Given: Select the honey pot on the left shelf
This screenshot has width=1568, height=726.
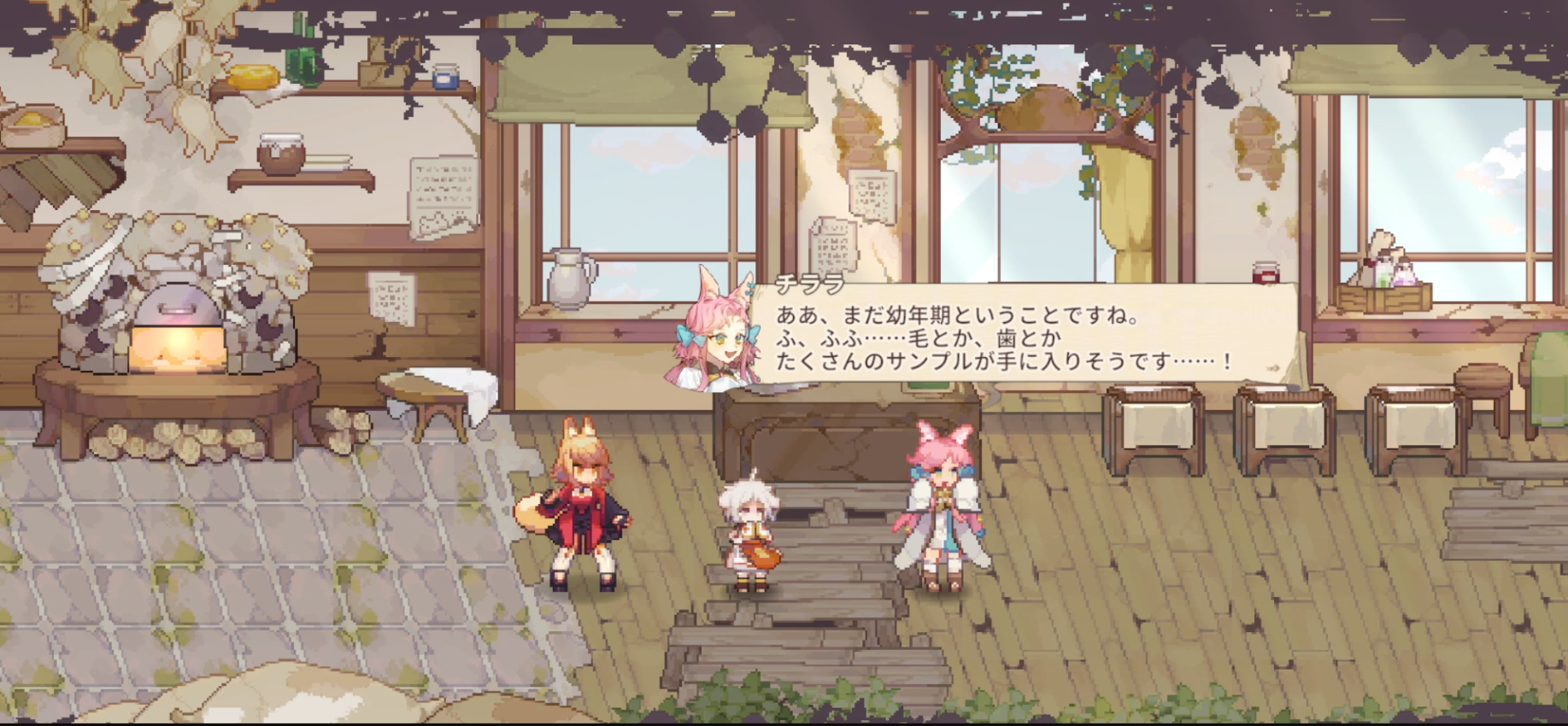Looking at the screenshot, I should [282, 154].
